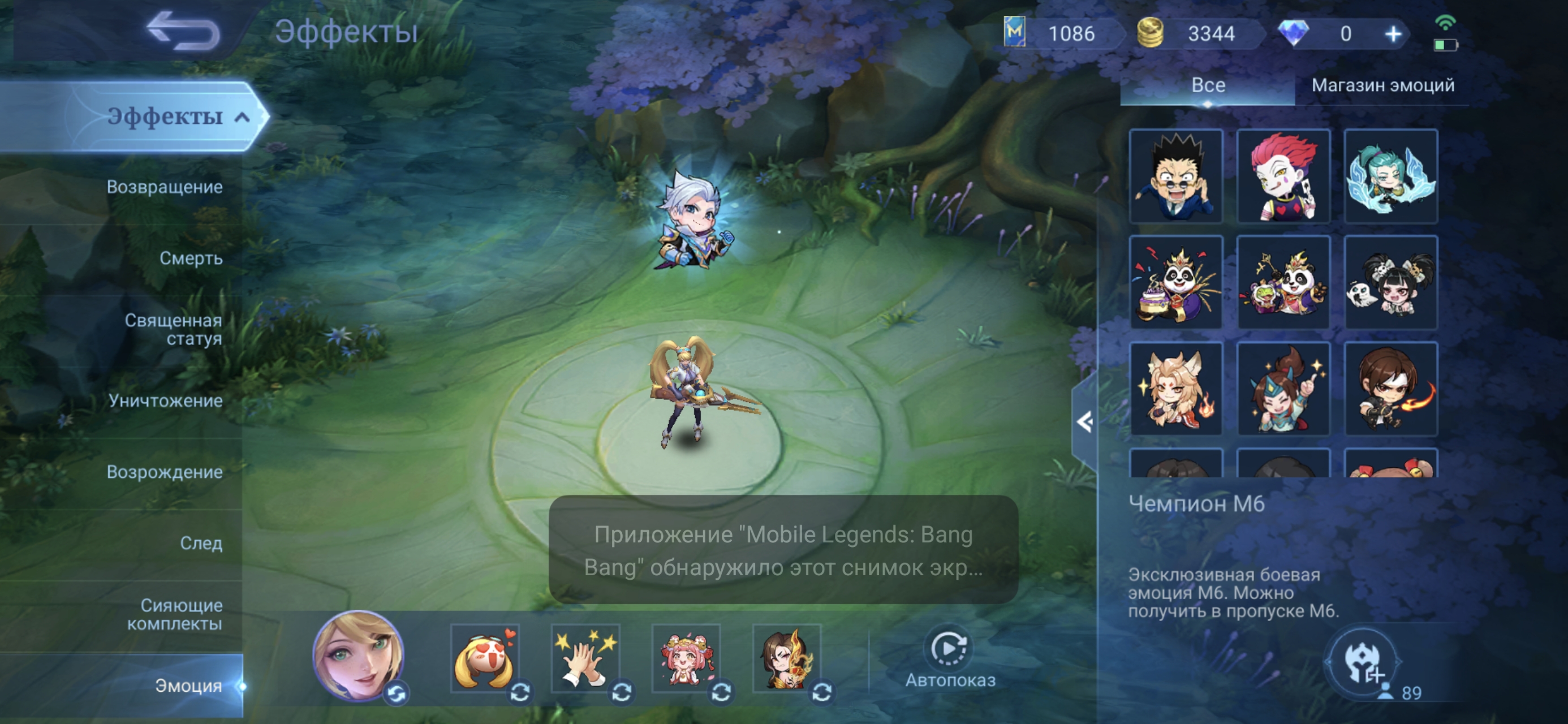The width and height of the screenshot is (1568, 724).
Task: Pick the spiky-haired glasses man emote
Action: [x=1175, y=176]
